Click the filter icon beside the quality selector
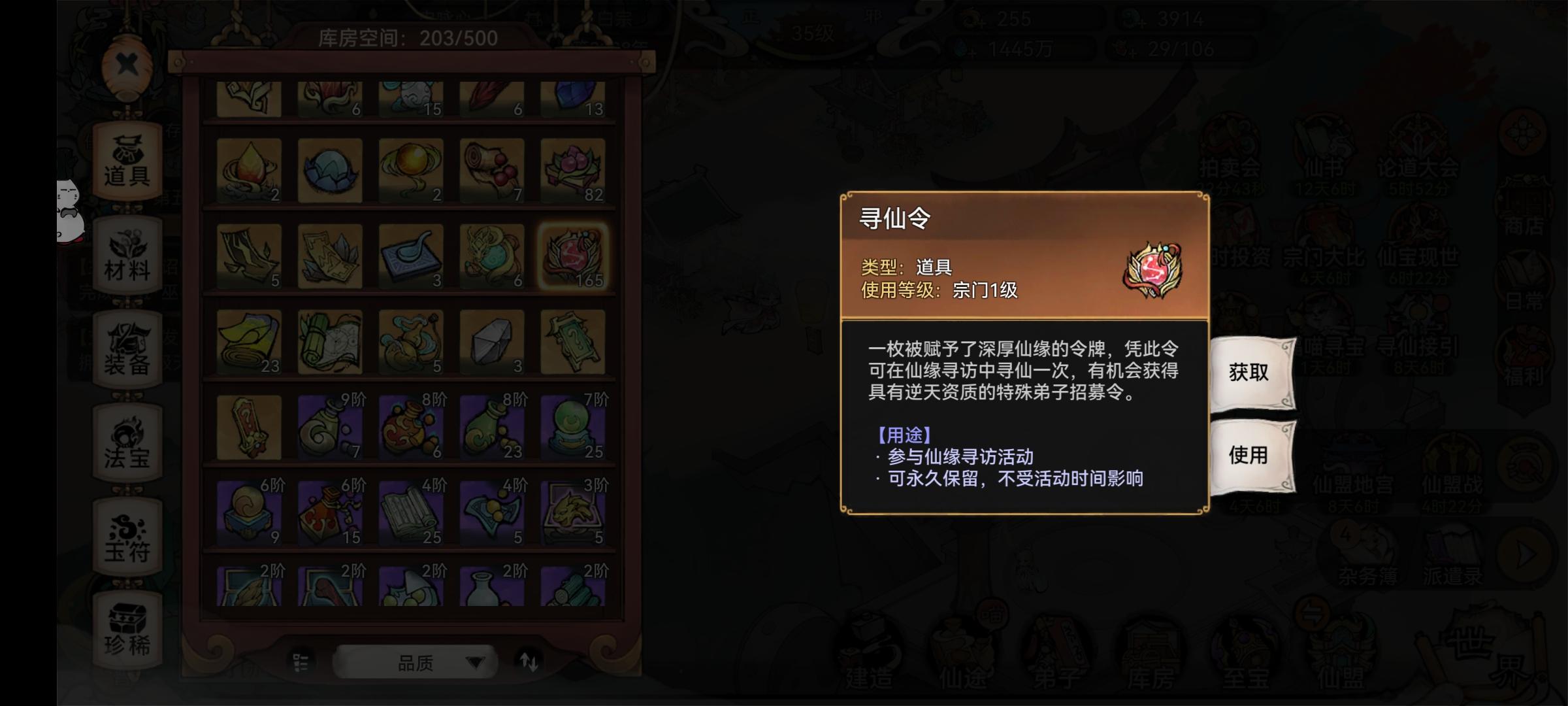The width and height of the screenshot is (1568, 706). (x=301, y=662)
